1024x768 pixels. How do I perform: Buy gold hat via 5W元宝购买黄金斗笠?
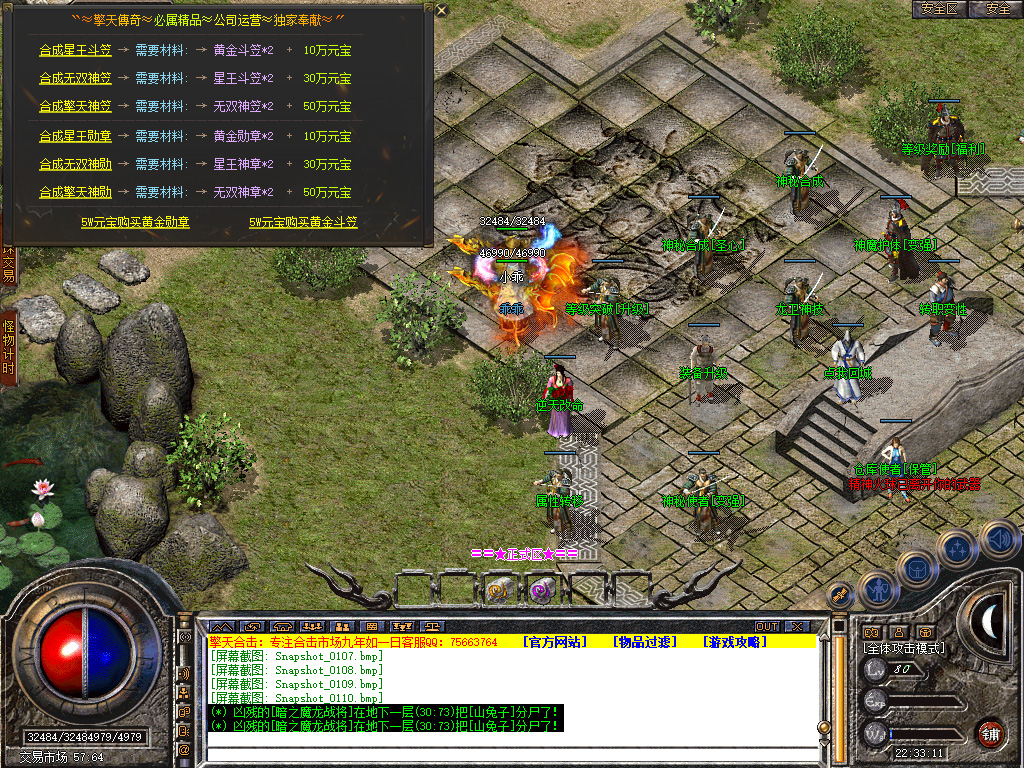(303, 222)
